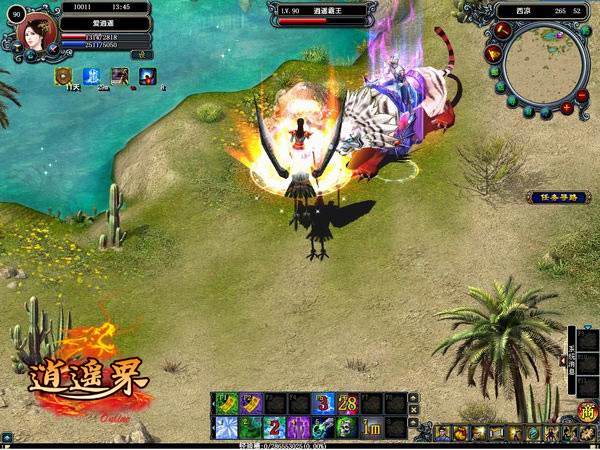Select the shield buff icon

64,76
